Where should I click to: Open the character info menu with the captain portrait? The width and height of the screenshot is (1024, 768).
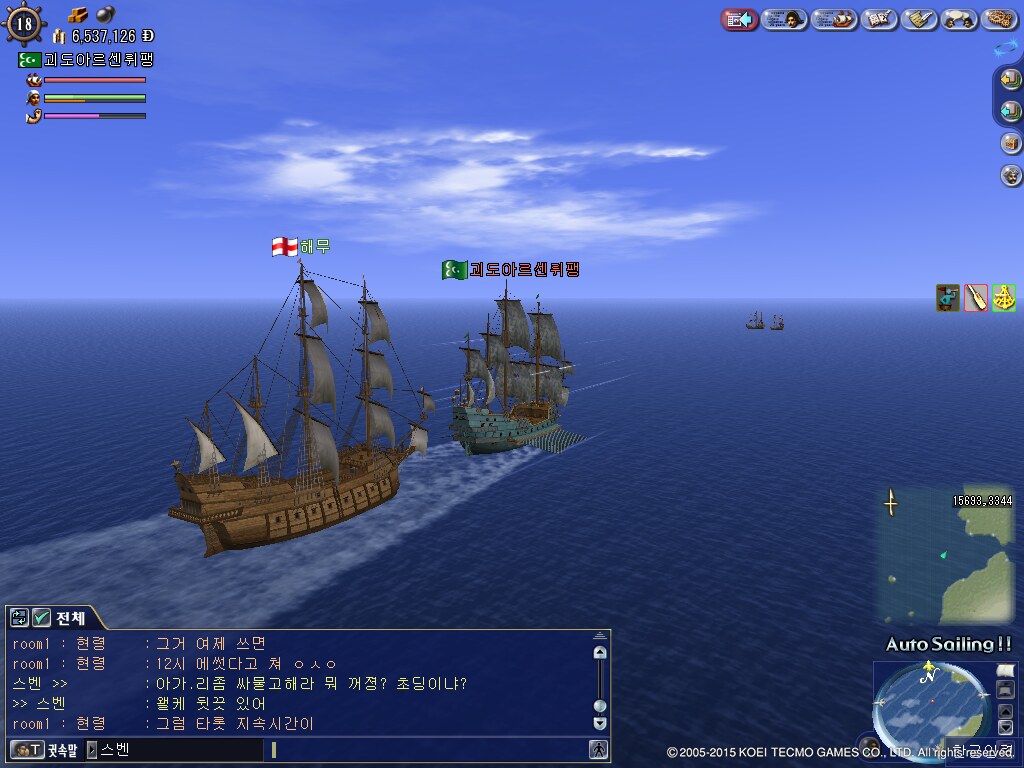point(785,19)
